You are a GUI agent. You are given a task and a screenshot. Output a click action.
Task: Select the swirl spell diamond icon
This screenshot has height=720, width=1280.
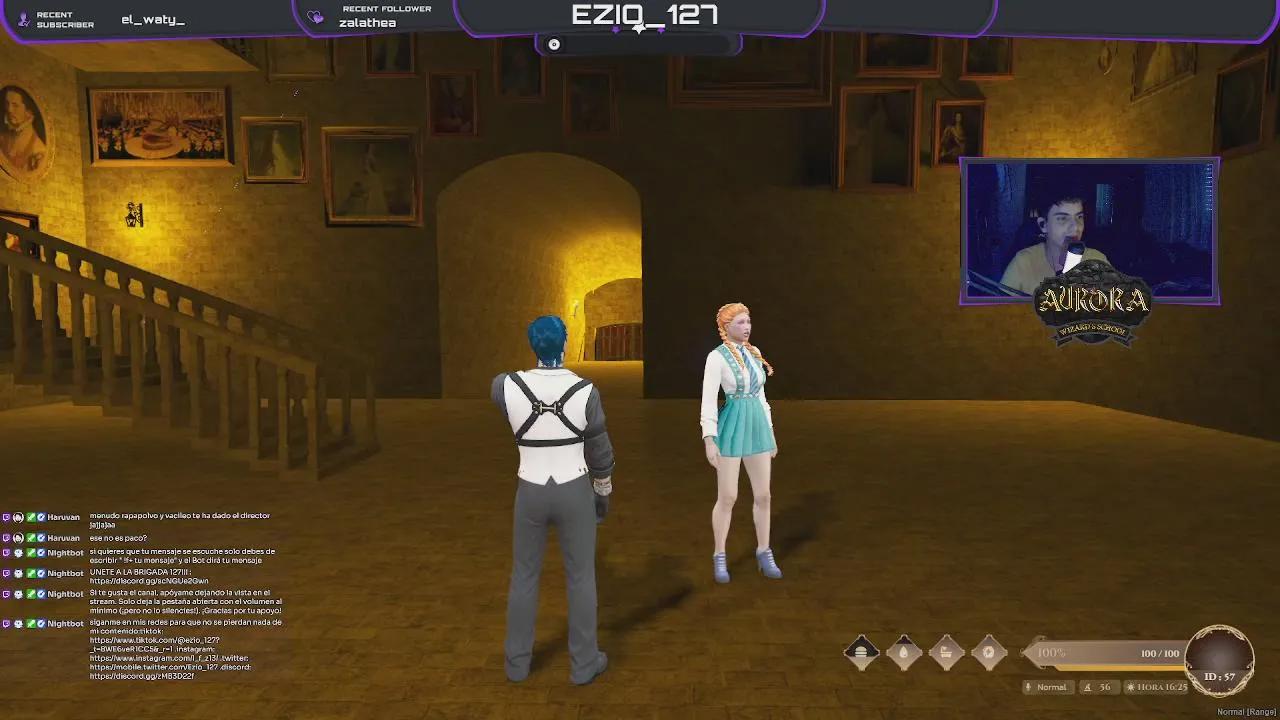point(990,652)
